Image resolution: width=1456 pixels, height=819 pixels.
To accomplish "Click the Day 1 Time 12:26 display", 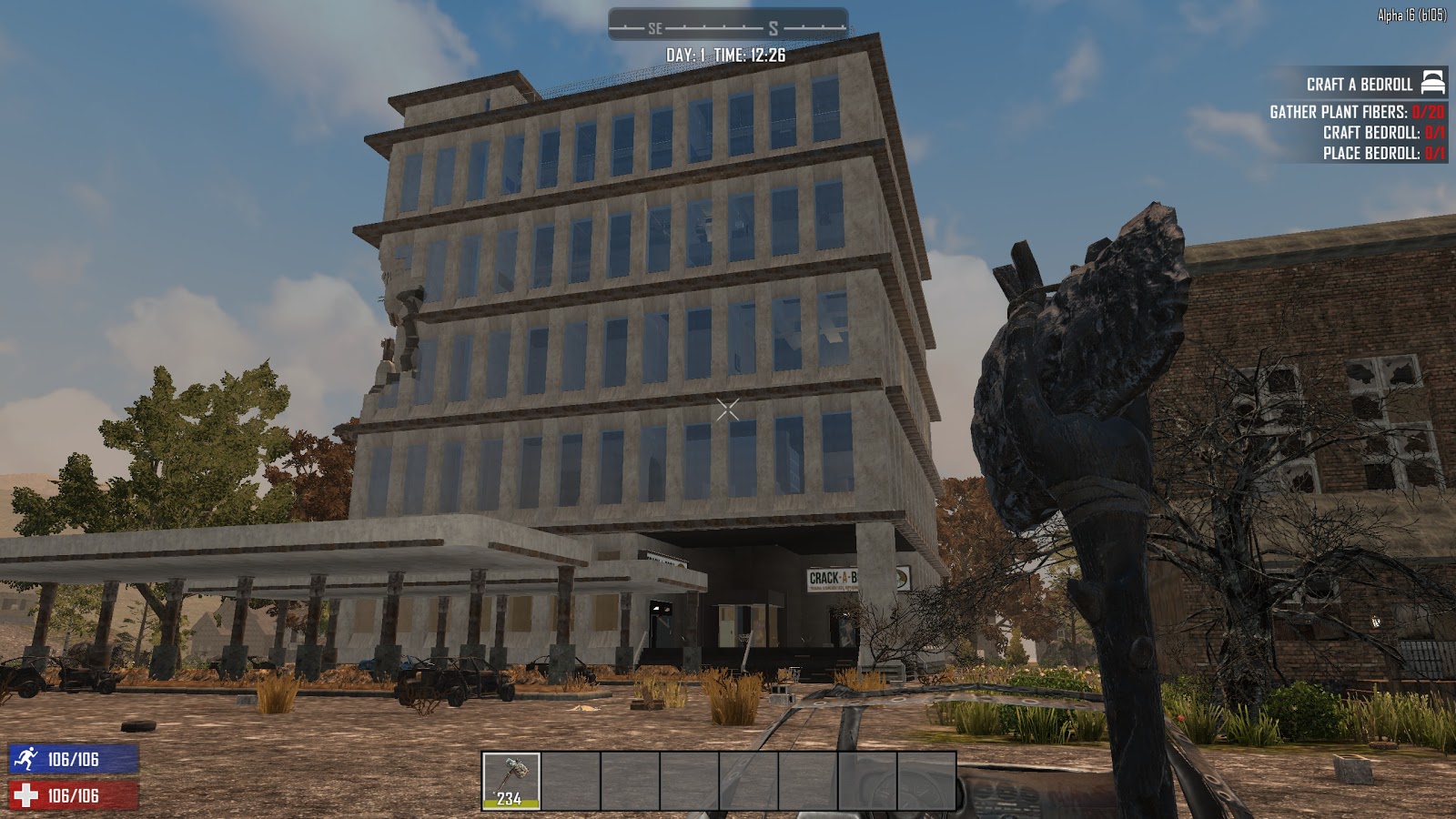I will click(x=727, y=53).
